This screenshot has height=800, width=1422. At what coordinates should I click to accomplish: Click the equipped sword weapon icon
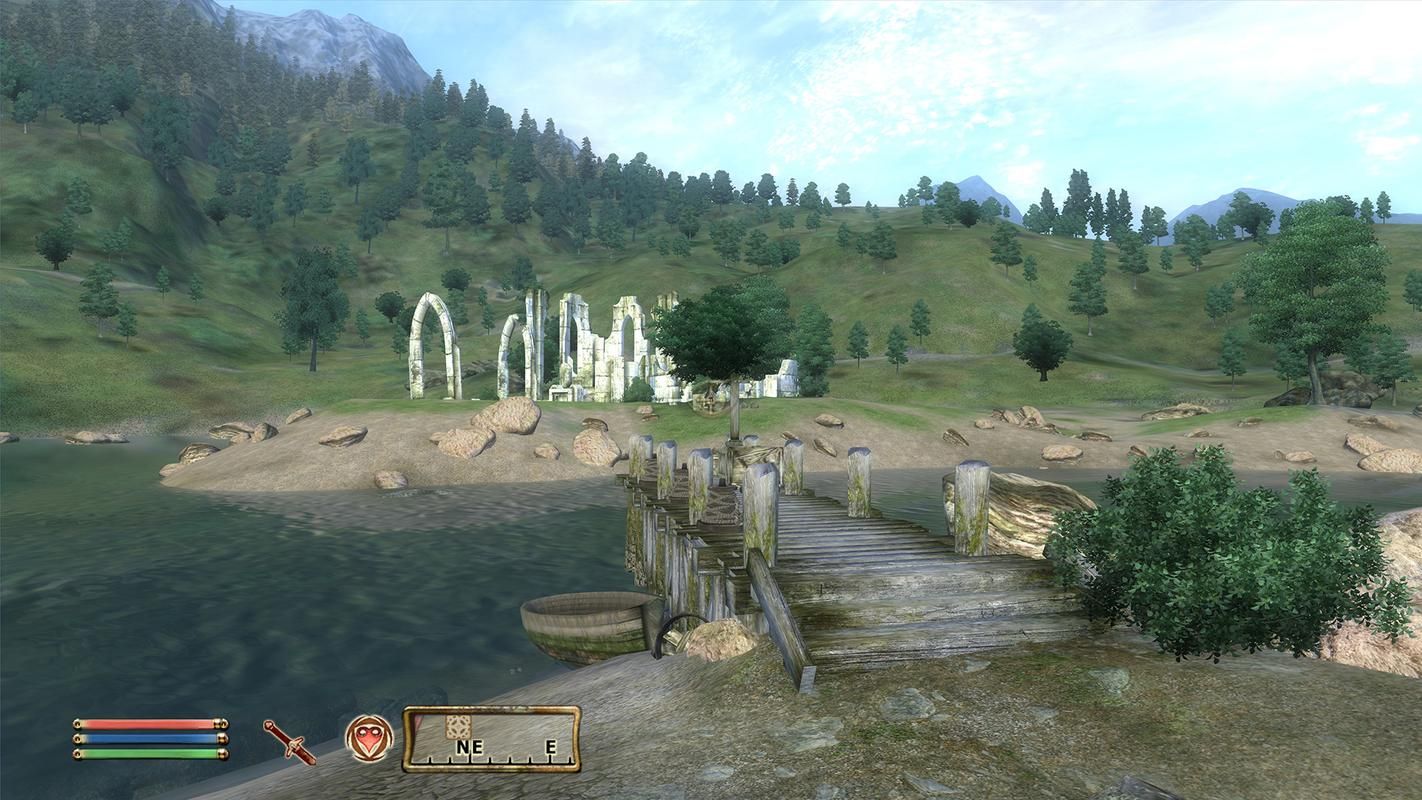(x=289, y=741)
